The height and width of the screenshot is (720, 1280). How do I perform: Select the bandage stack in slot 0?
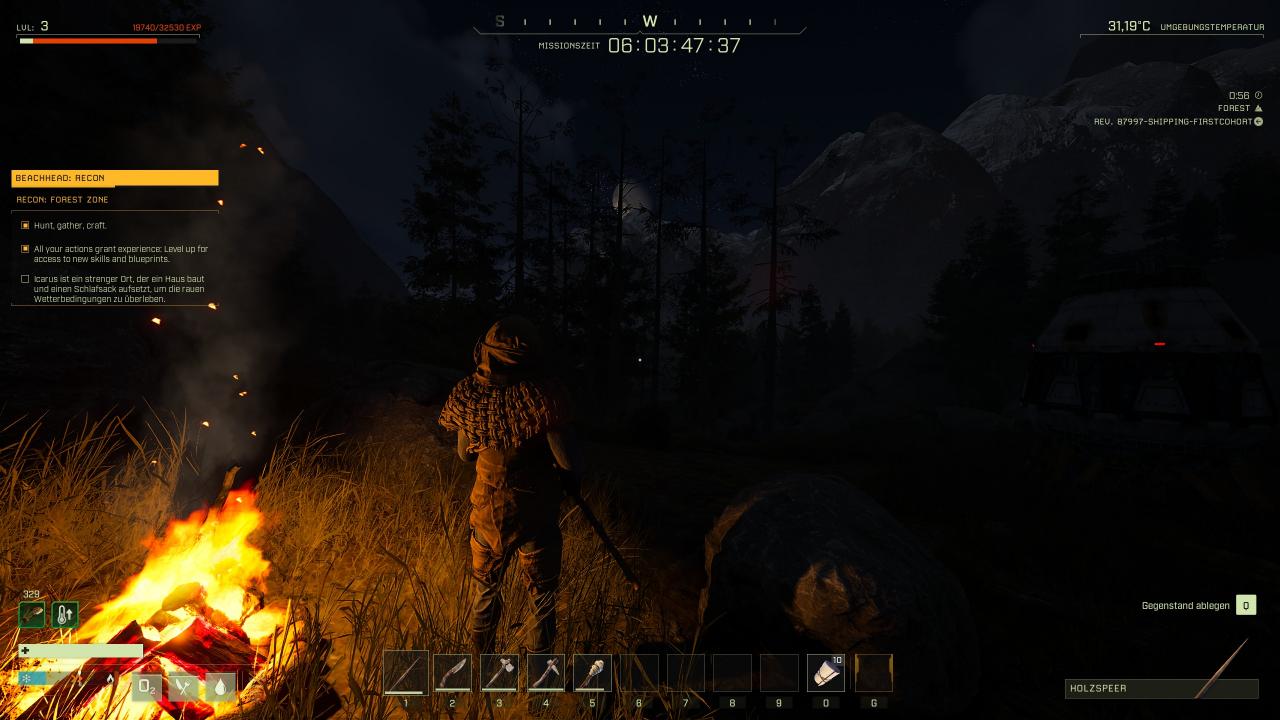tap(826, 673)
